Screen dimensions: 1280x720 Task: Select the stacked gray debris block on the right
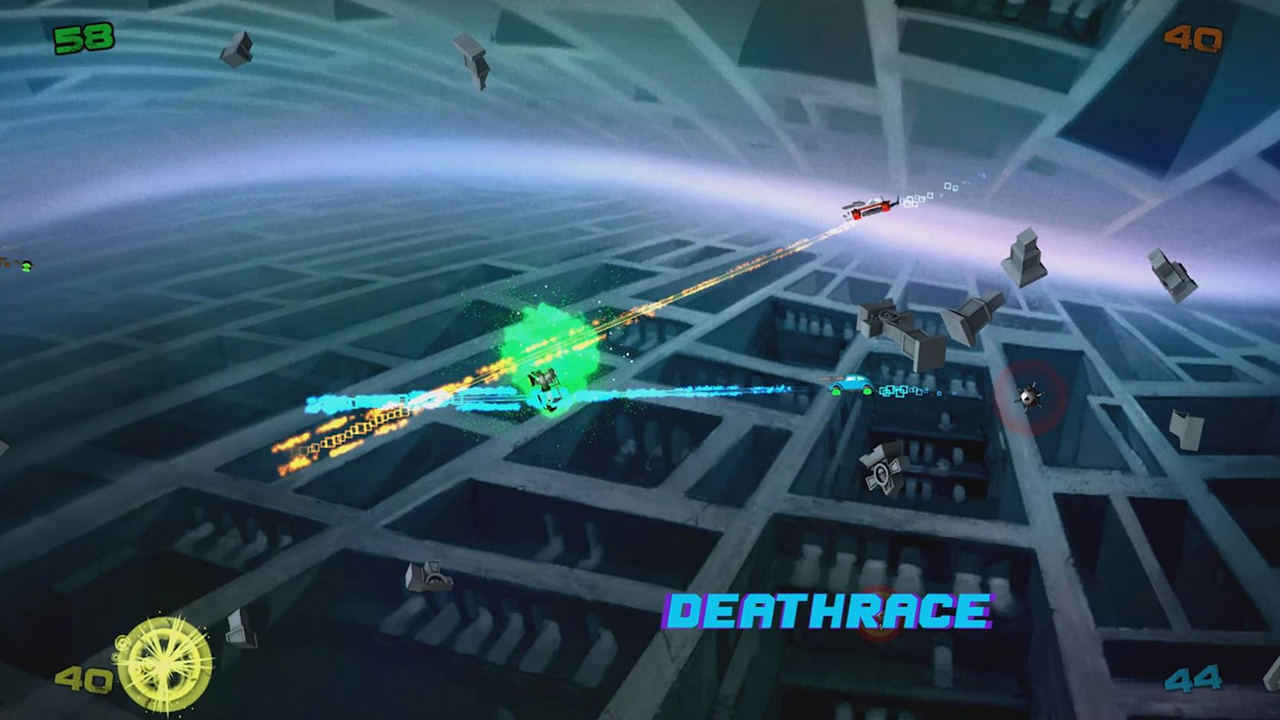point(1022,258)
